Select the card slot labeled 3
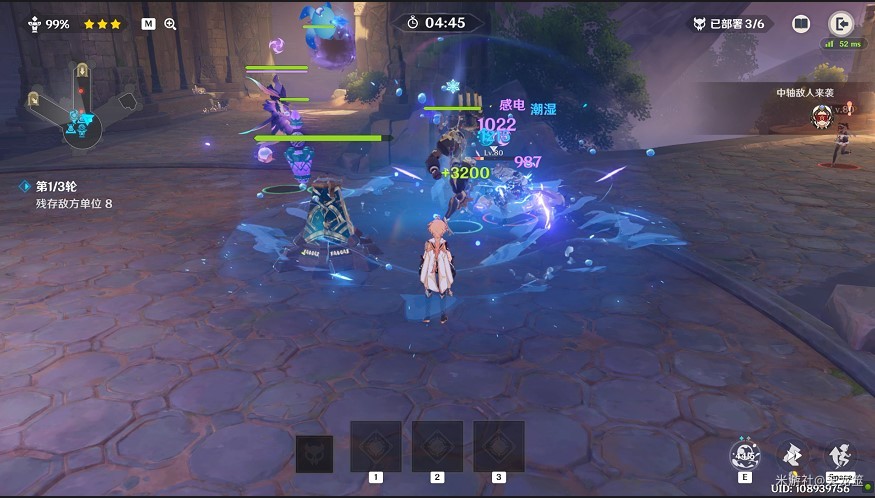Image resolution: width=875 pixels, height=498 pixels. tap(498, 446)
